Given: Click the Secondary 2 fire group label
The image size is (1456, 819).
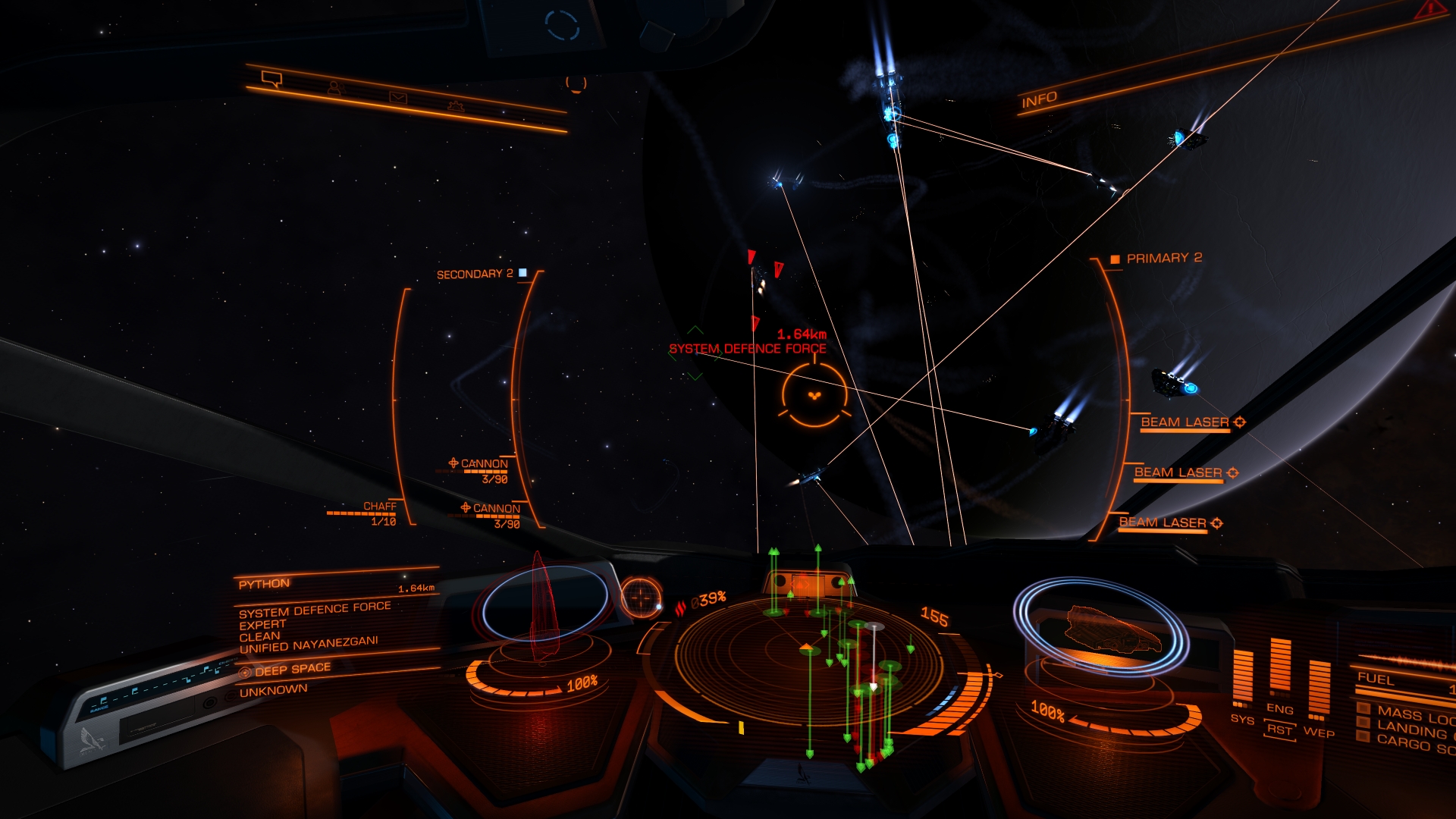Looking at the screenshot, I should (x=475, y=274).
